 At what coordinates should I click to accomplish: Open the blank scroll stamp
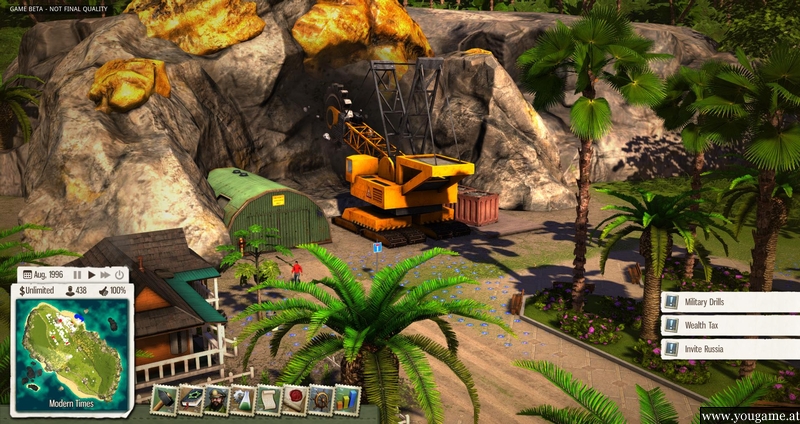269,399
